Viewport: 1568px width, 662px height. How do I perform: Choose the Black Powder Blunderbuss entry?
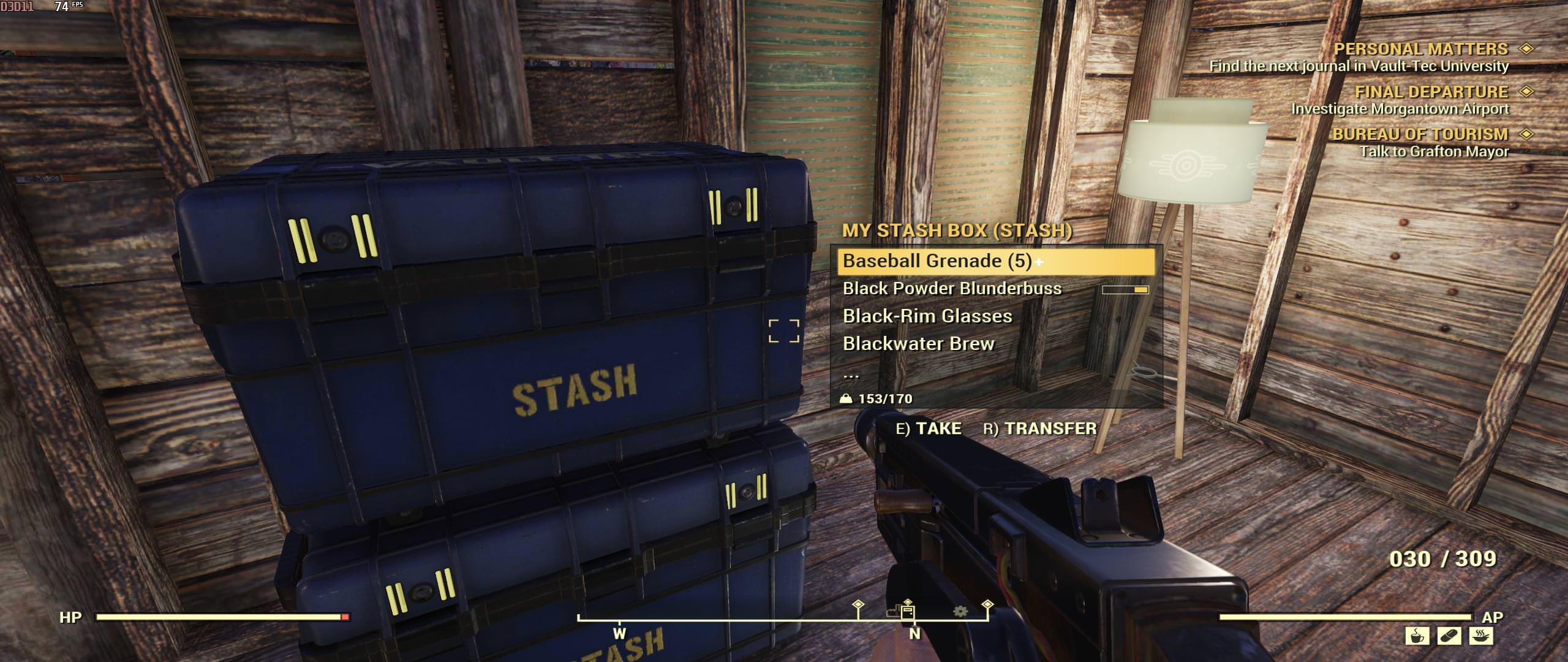click(x=952, y=289)
